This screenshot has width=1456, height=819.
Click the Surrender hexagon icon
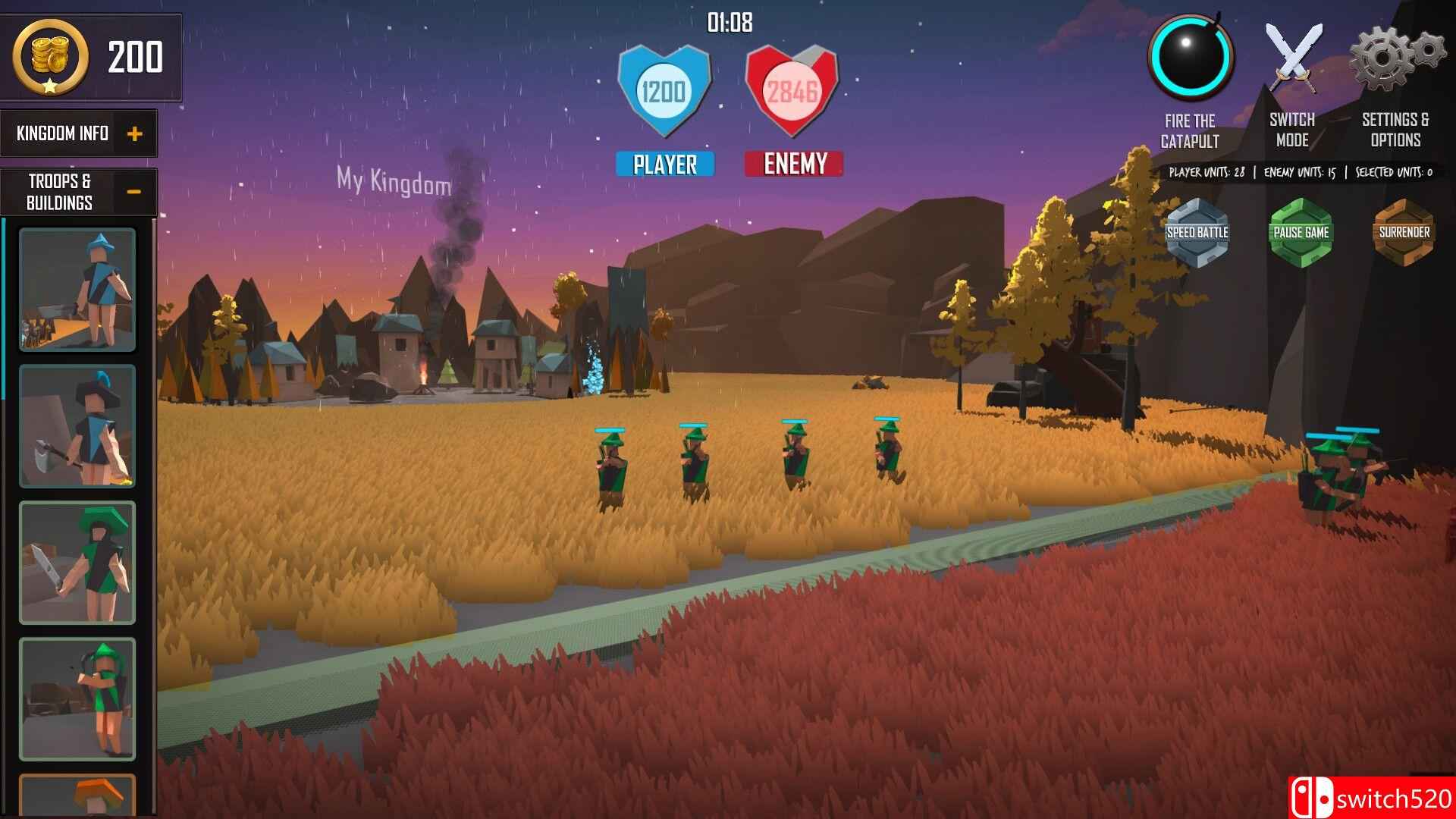click(1404, 234)
